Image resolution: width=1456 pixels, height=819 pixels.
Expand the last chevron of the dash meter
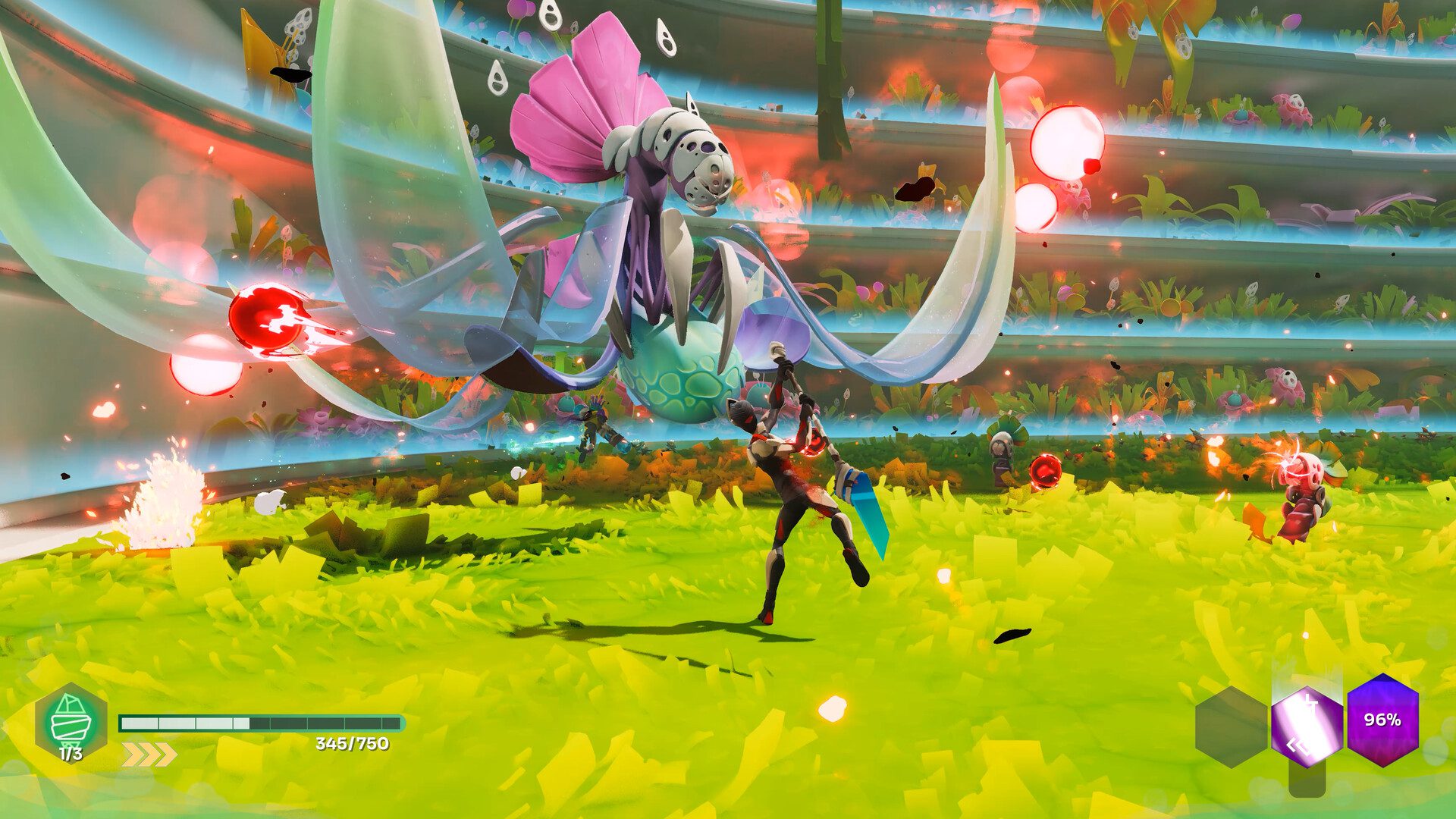click(x=161, y=755)
